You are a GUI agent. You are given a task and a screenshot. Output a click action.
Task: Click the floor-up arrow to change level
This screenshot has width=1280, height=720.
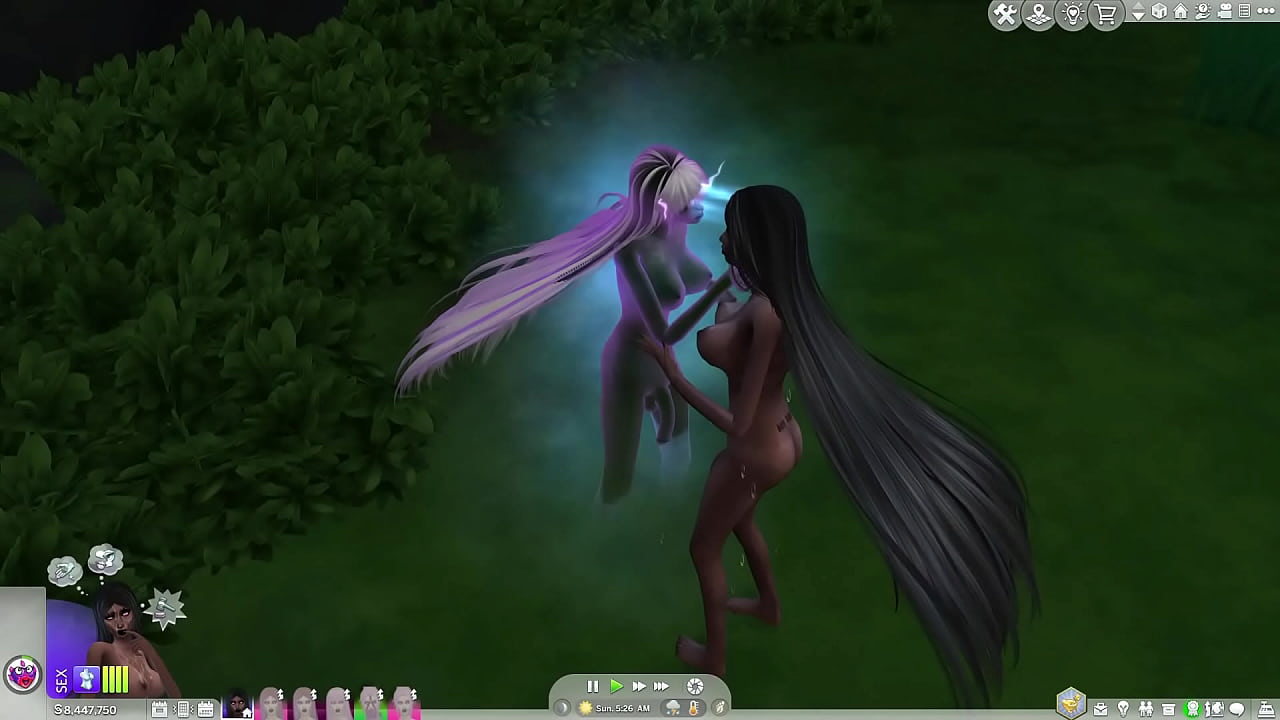tap(1138, 6)
